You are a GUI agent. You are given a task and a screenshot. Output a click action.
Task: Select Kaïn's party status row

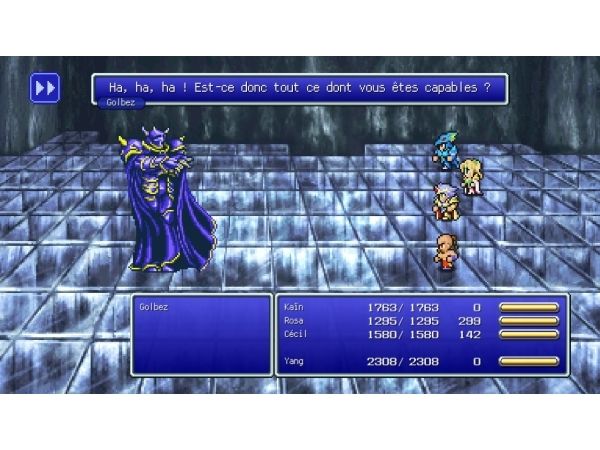click(420, 307)
